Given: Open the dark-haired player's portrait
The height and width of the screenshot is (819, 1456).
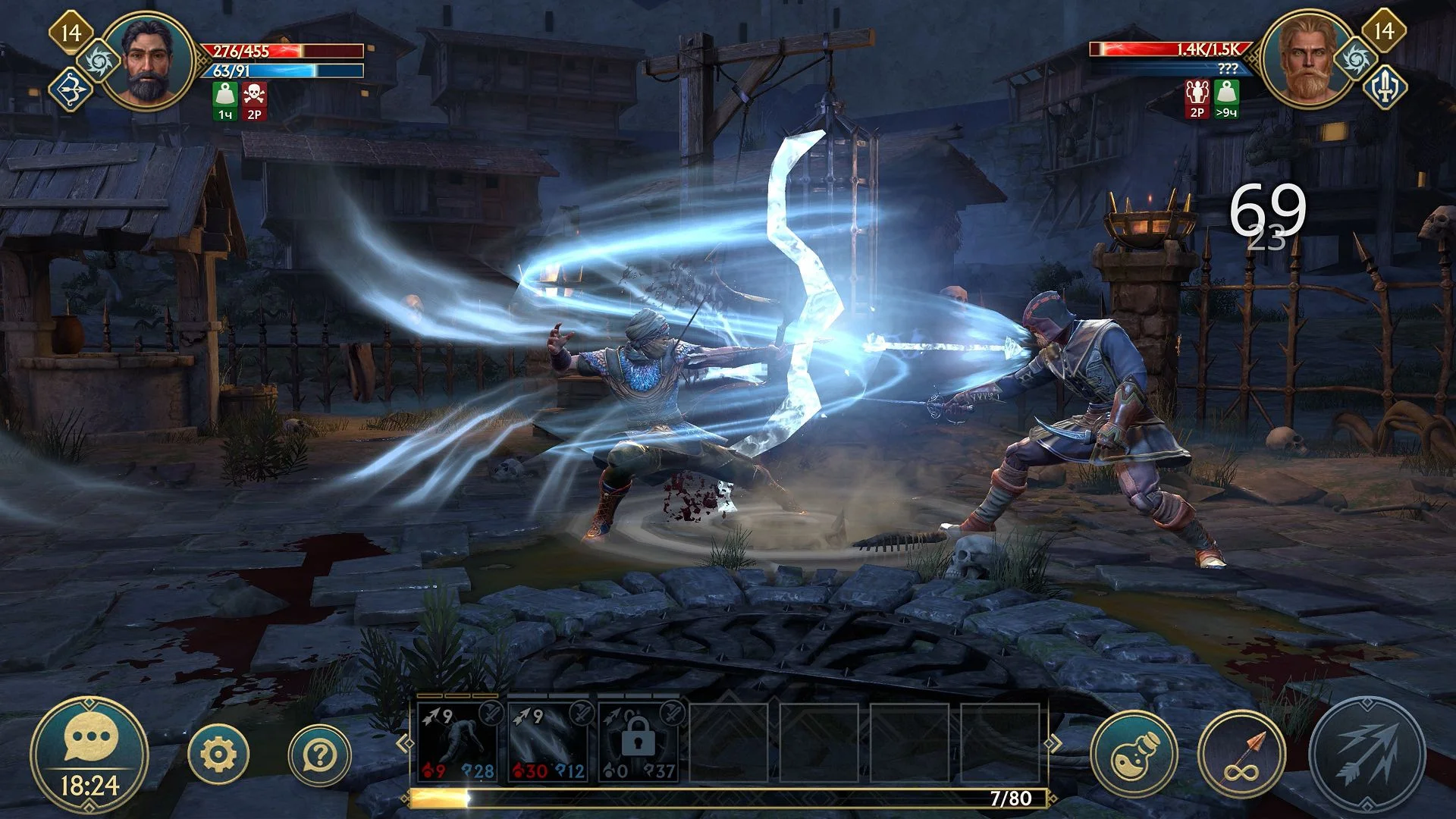Looking at the screenshot, I should [x=149, y=62].
